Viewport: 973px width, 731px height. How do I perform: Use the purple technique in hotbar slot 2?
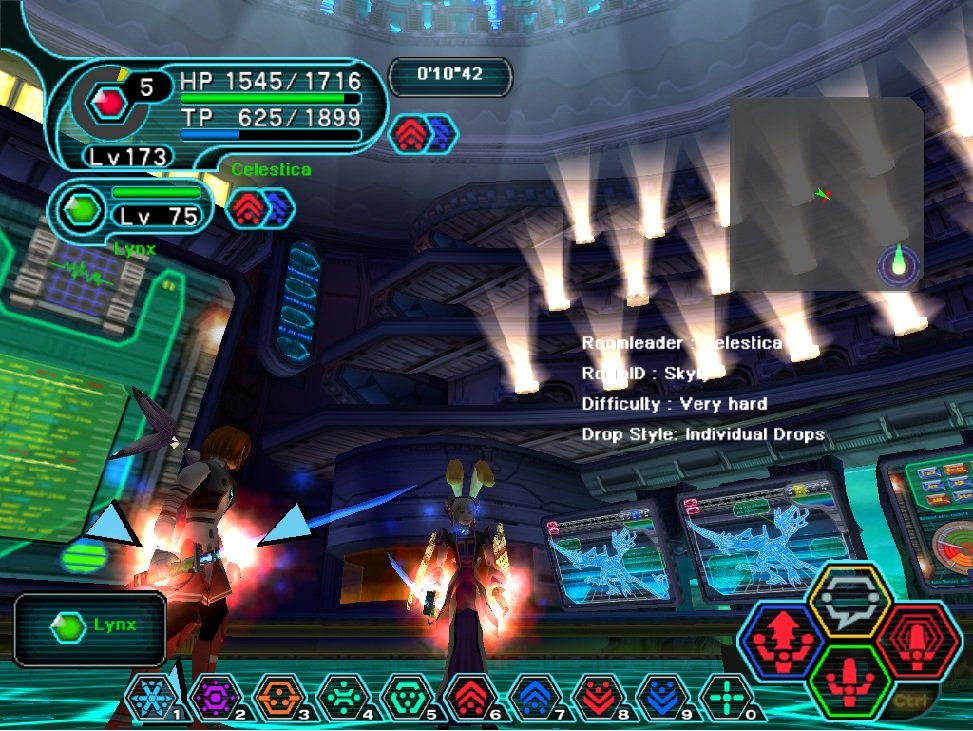tap(216, 697)
